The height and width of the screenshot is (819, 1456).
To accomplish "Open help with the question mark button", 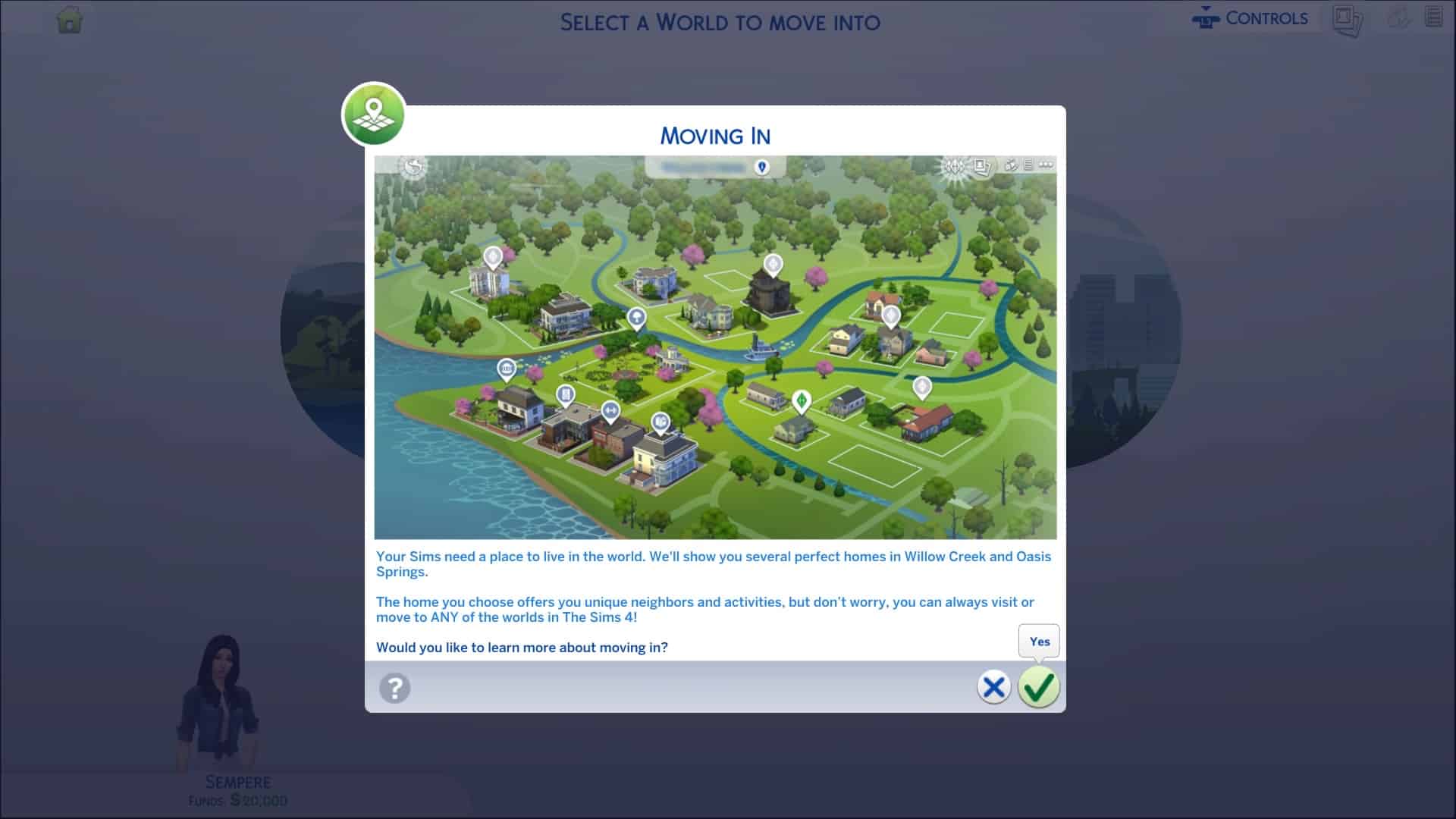I will click(x=394, y=689).
